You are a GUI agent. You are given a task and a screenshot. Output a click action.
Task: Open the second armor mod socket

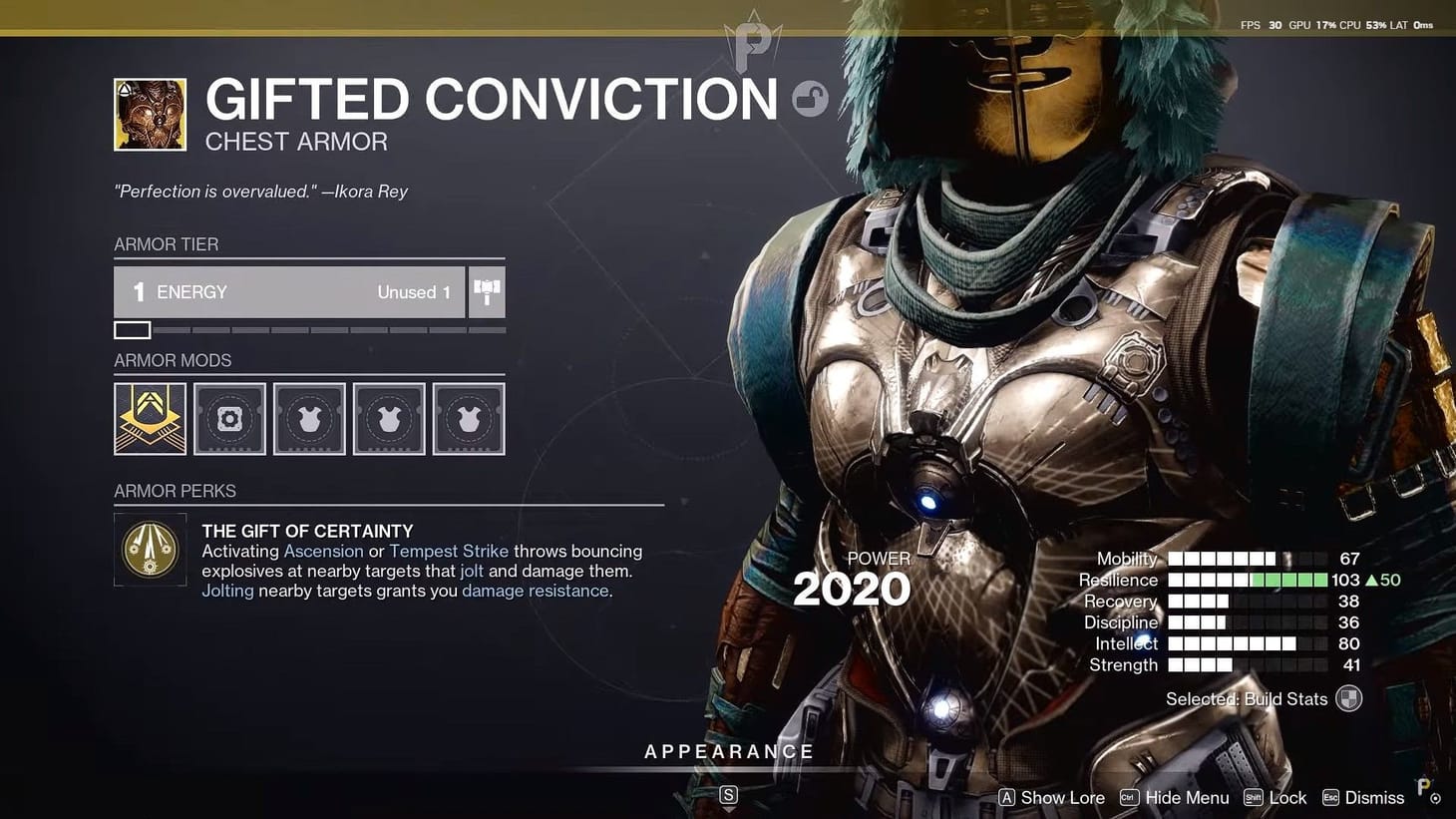click(x=229, y=418)
